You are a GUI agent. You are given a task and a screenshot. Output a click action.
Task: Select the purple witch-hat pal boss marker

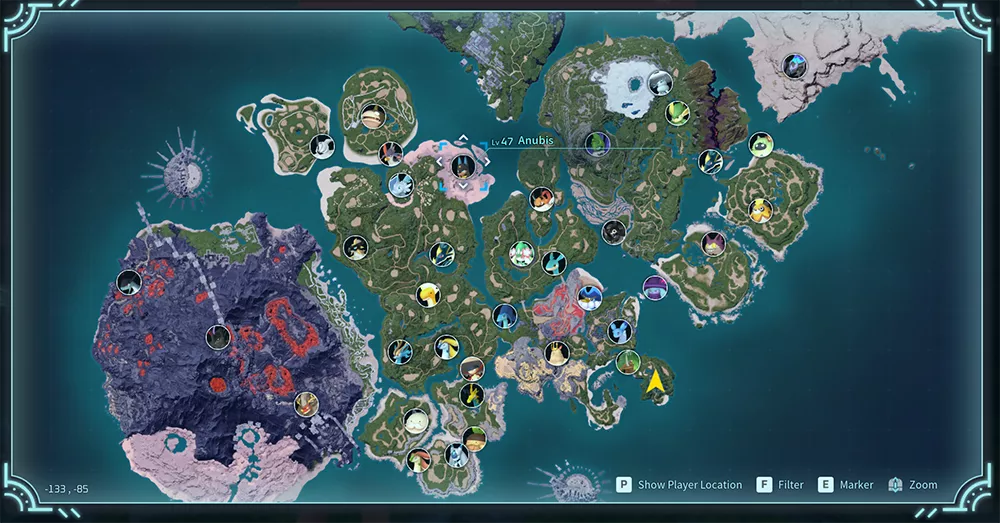click(x=654, y=287)
